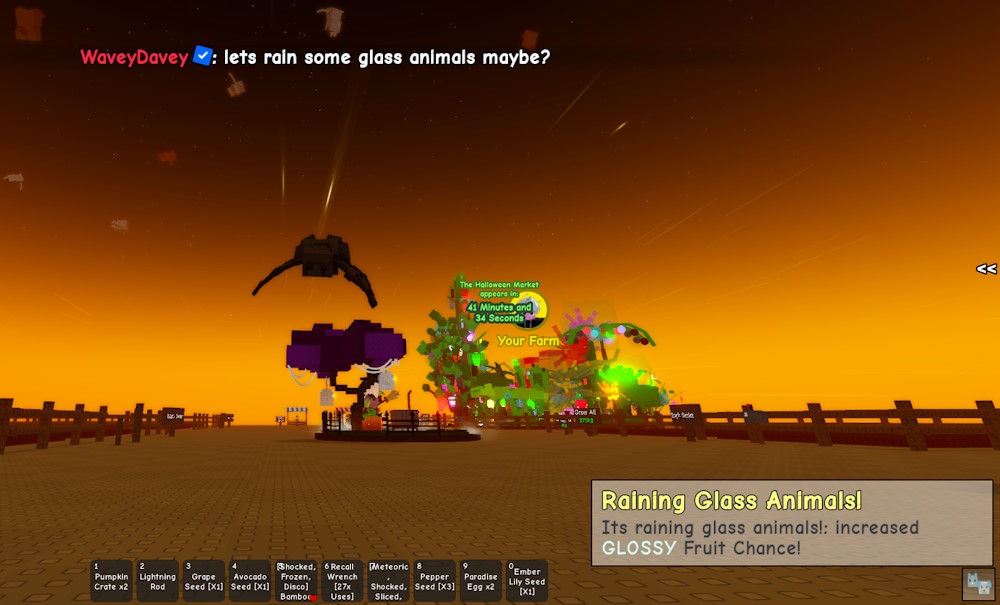Click the Raining Glass Animals notification

pos(791,523)
